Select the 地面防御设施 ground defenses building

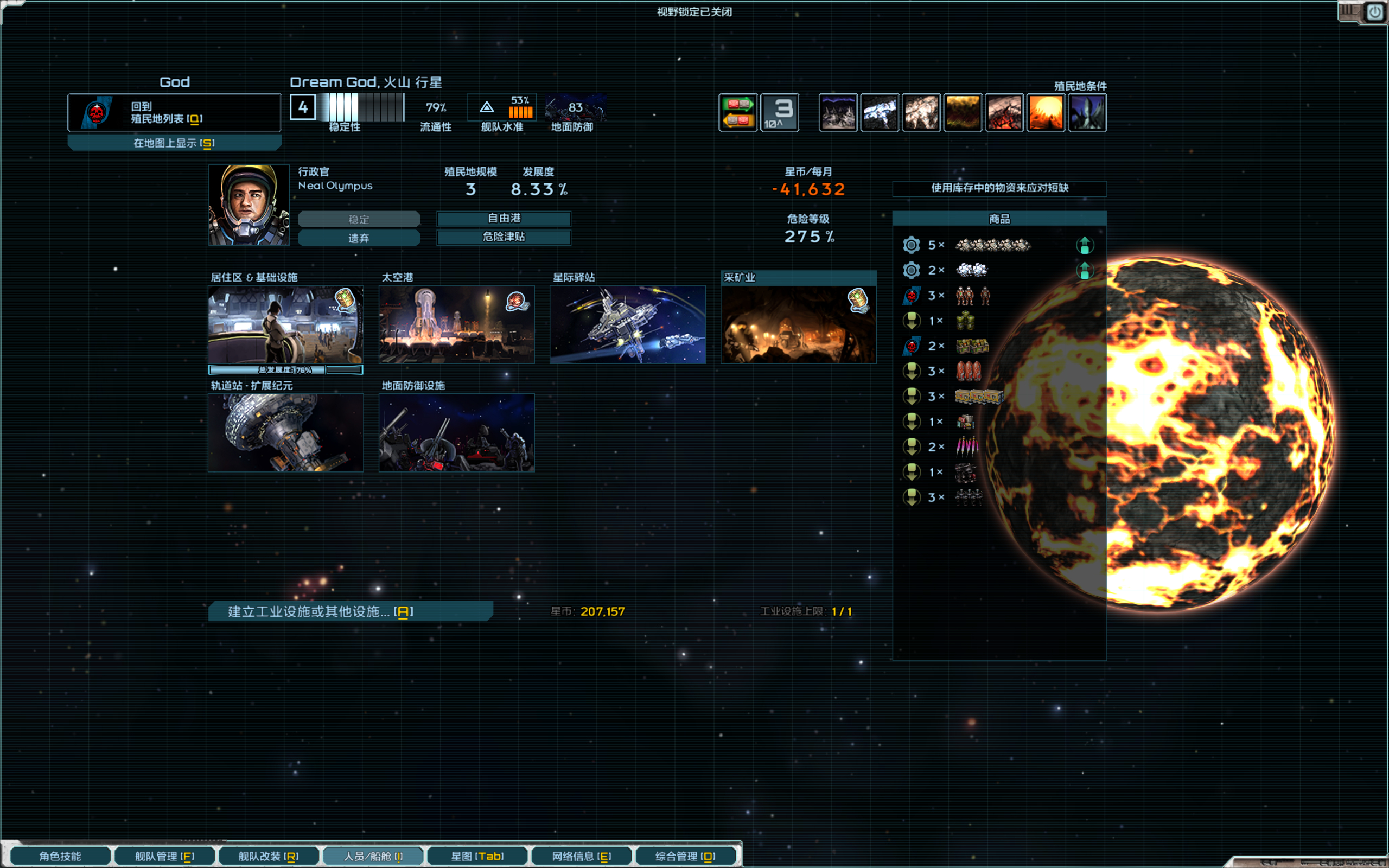click(456, 432)
